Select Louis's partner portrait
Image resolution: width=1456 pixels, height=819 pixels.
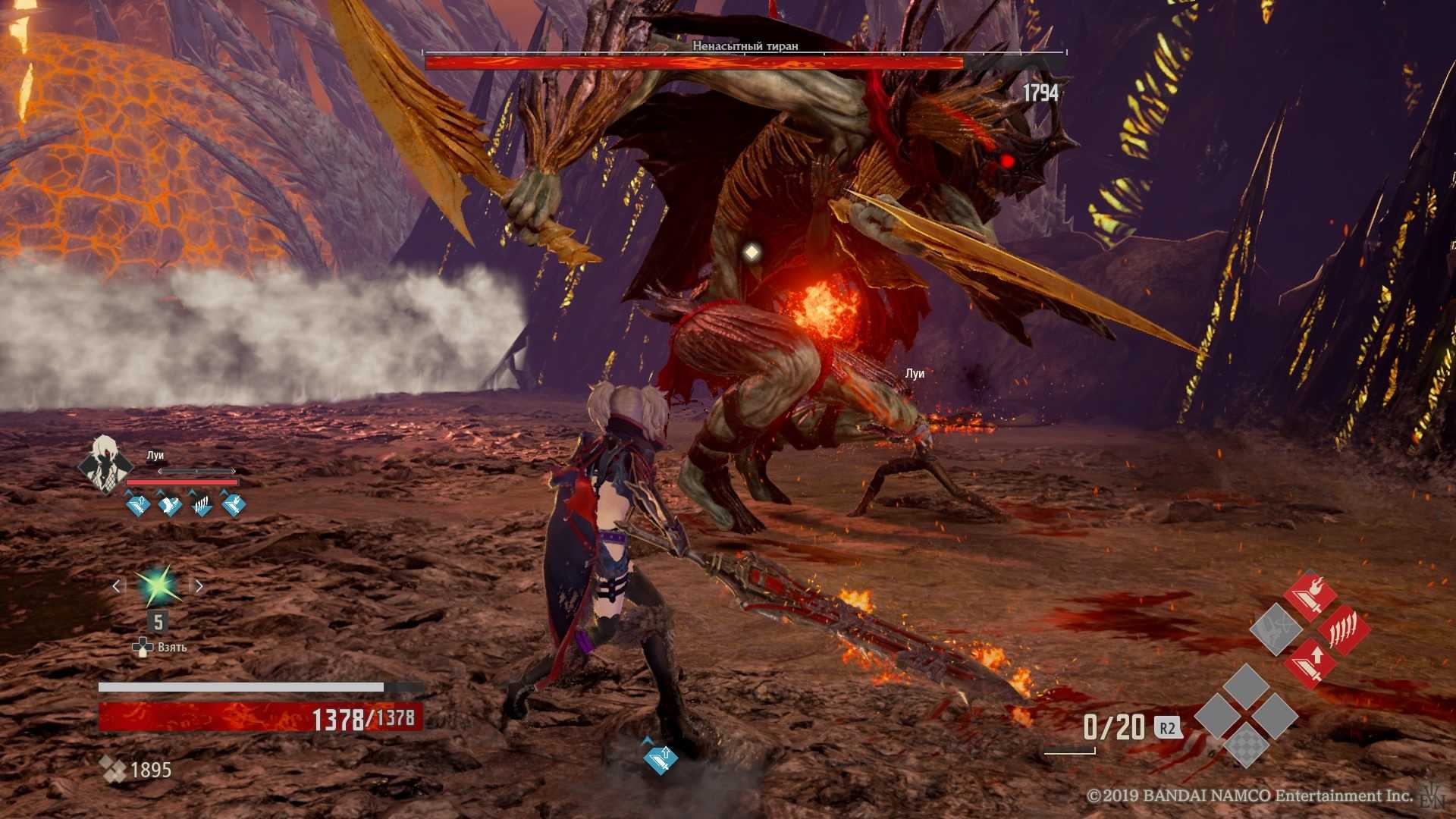(x=104, y=463)
